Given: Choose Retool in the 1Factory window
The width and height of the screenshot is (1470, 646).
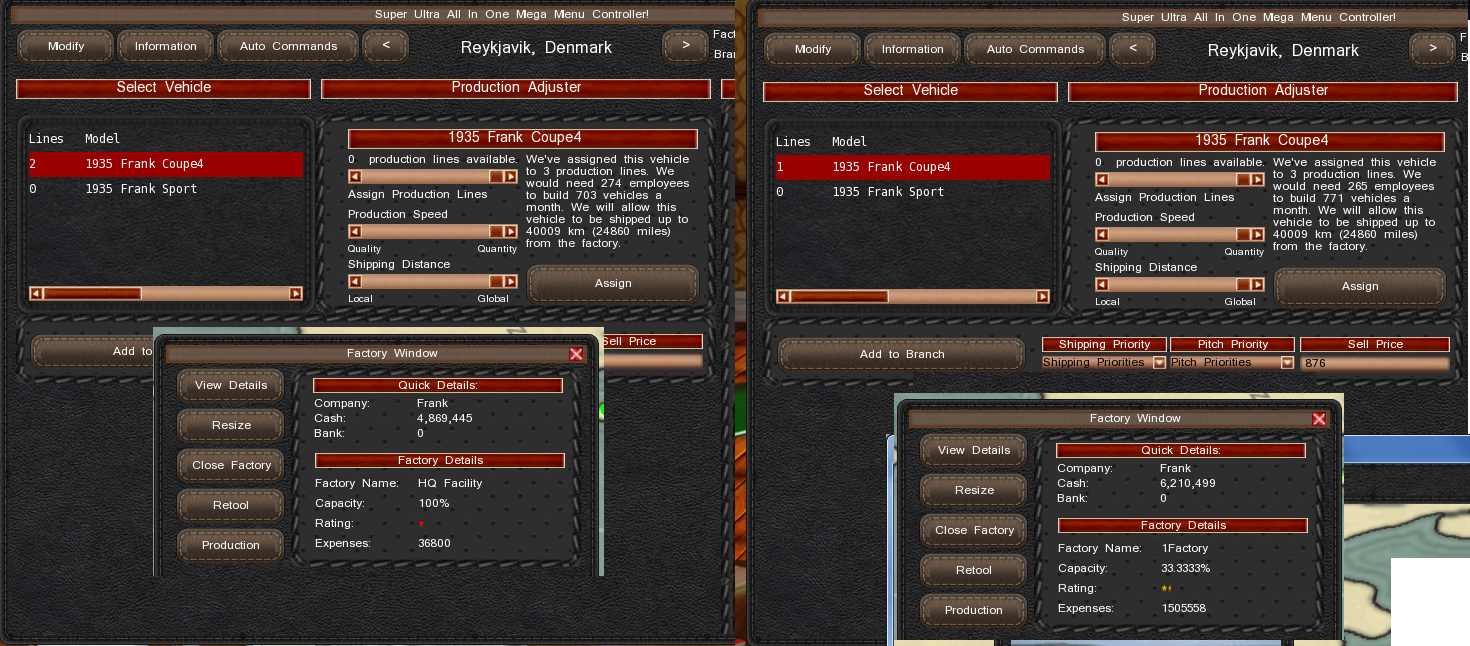Looking at the screenshot, I should (x=973, y=570).
